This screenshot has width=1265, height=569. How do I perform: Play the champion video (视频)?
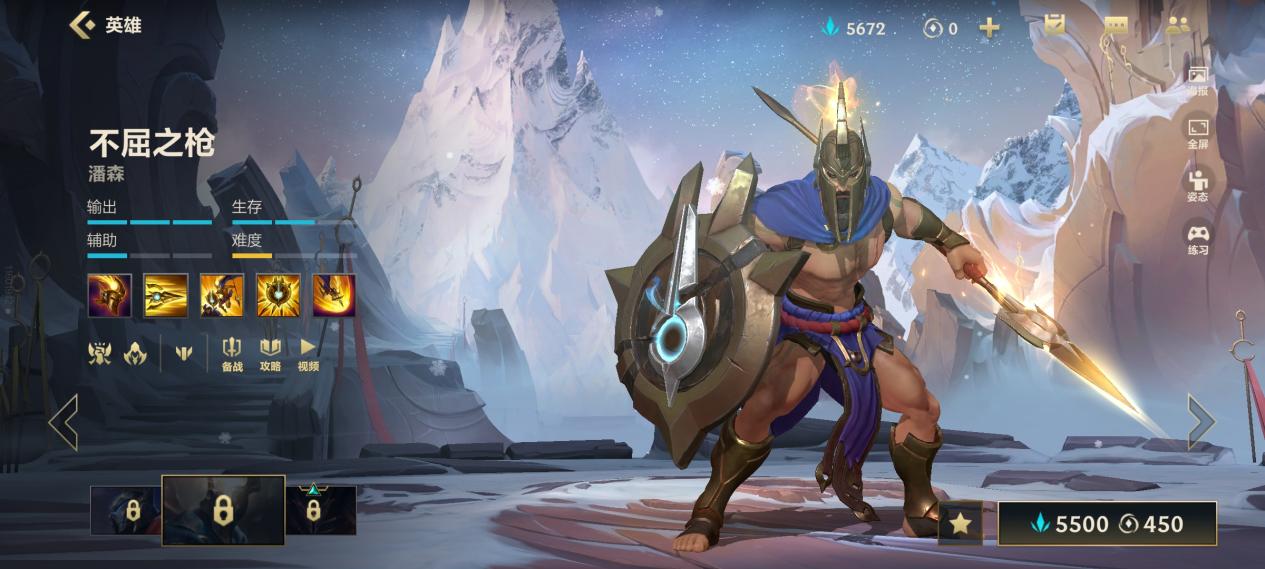pyautogui.click(x=308, y=353)
